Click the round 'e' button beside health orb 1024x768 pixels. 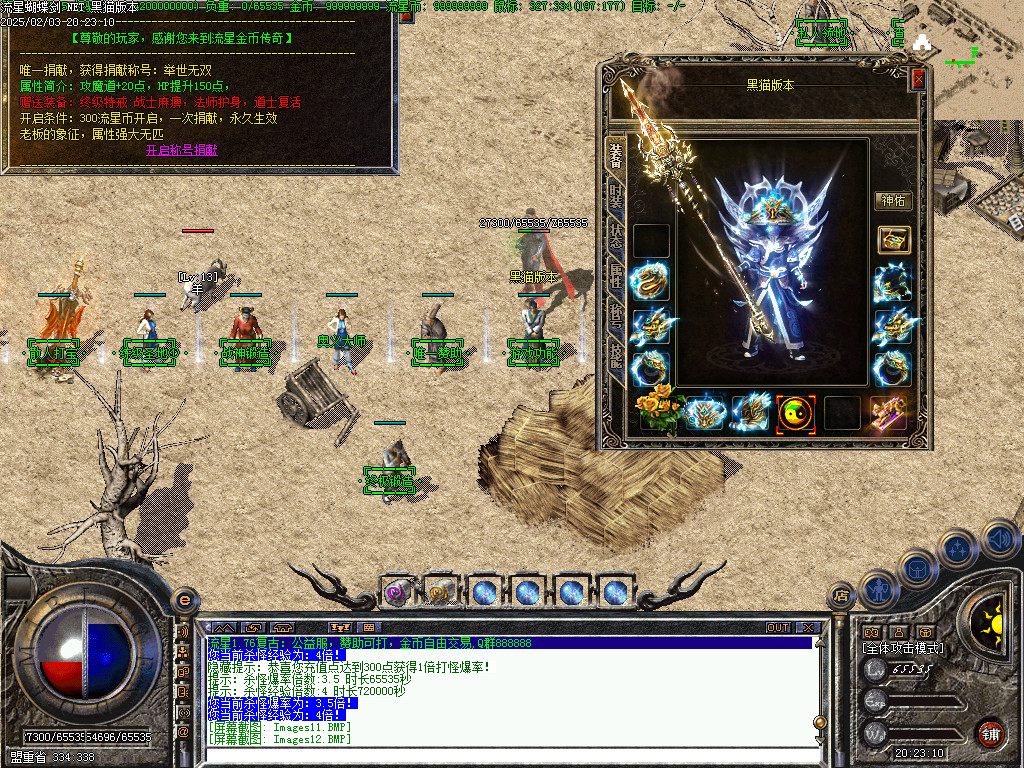point(184,600)
